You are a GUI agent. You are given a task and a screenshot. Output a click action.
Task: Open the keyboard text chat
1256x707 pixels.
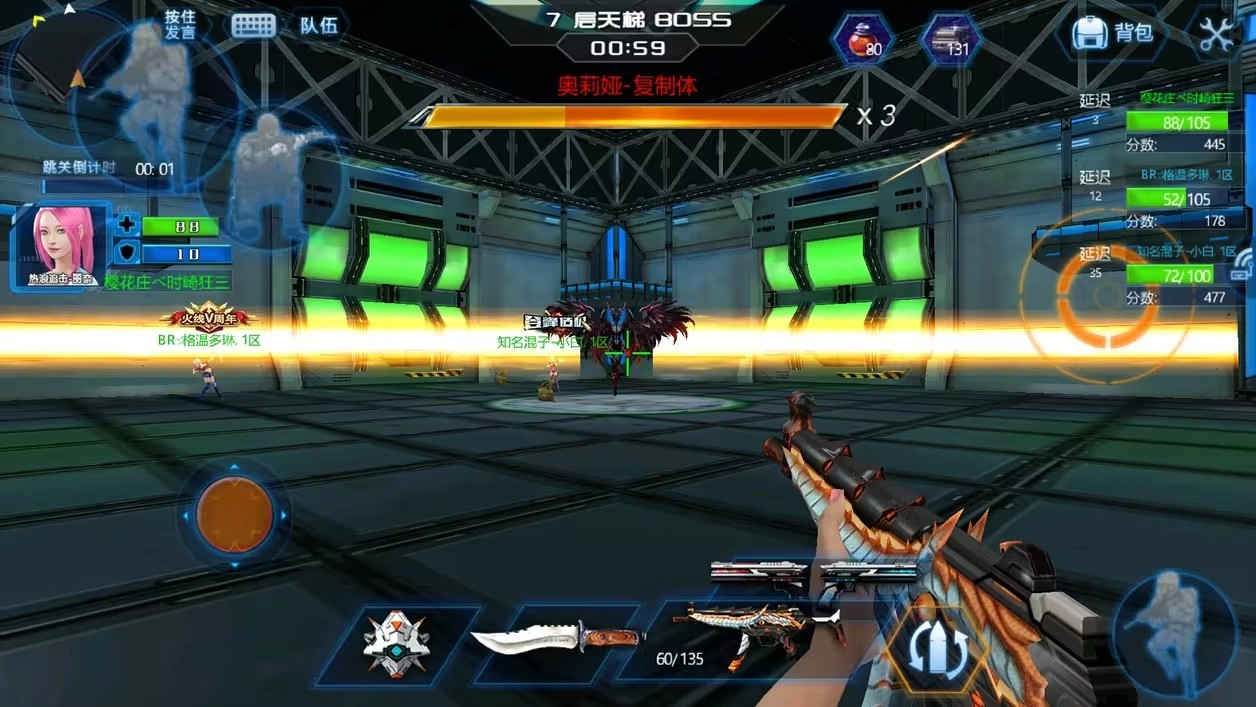click(253, 26)
